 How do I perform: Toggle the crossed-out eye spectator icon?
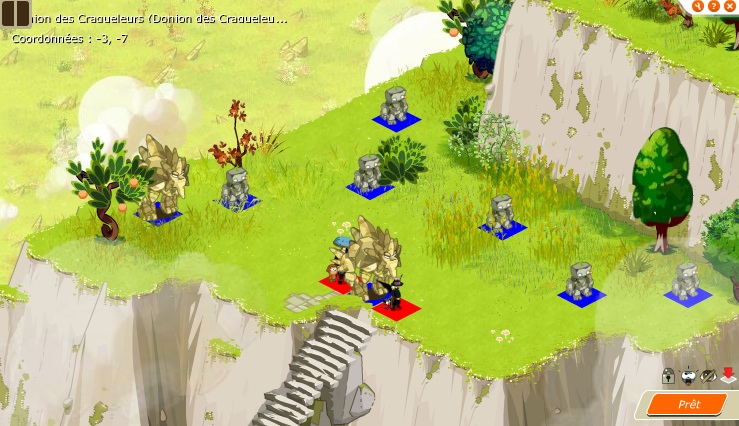tap(708, 376)
